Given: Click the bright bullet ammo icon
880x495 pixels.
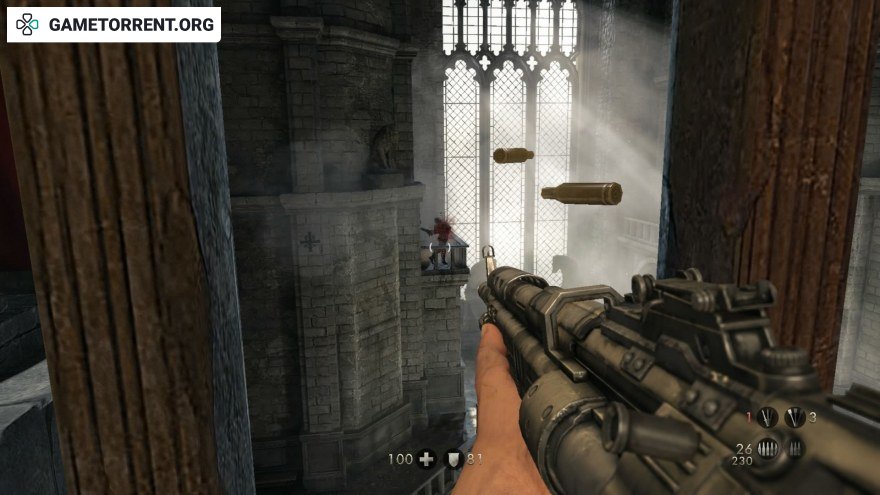Looking at the screenshot, I should pyautogui.click(x=768, y=448).
